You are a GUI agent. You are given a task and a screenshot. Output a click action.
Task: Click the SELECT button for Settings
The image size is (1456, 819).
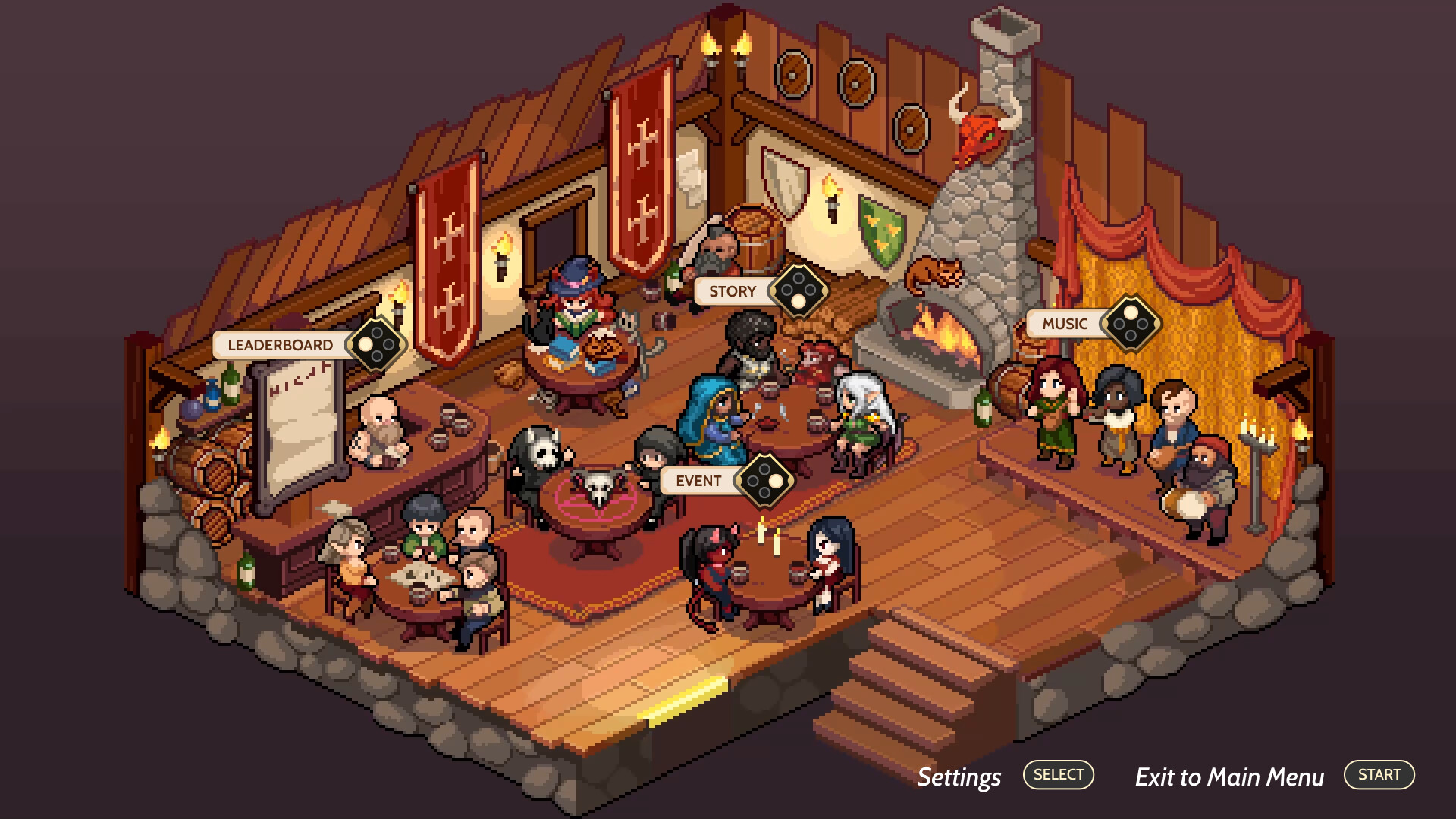(1058, 774)
